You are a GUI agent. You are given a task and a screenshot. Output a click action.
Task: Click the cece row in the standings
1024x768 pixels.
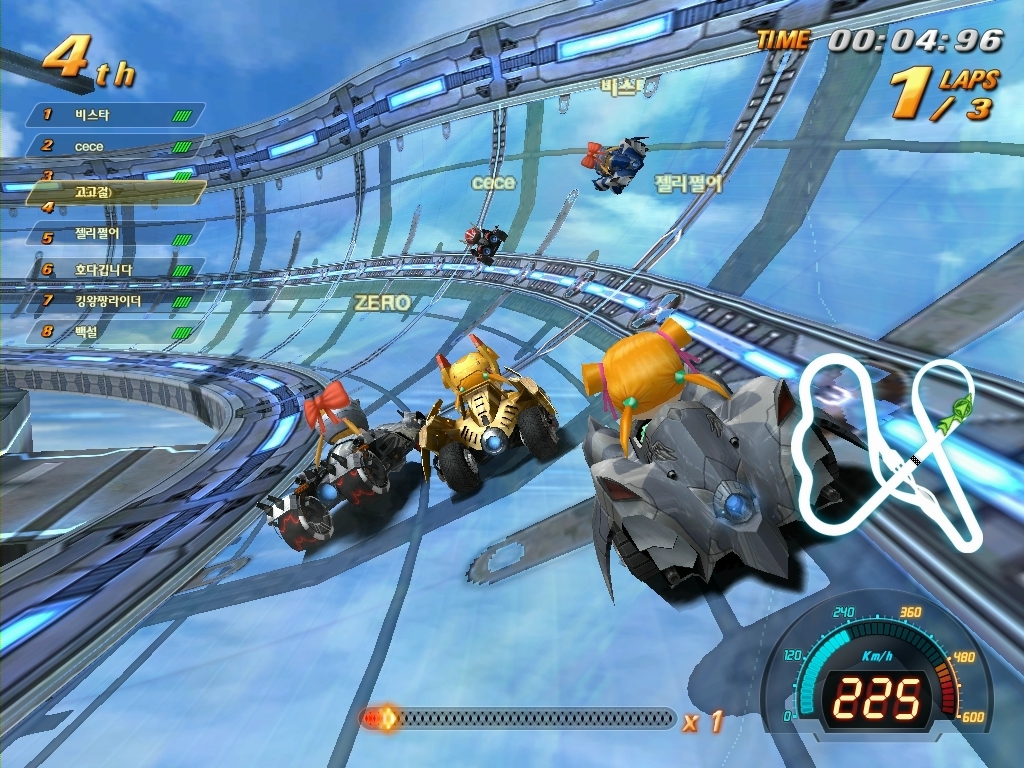pyautogui.click(x=115, y=146)
